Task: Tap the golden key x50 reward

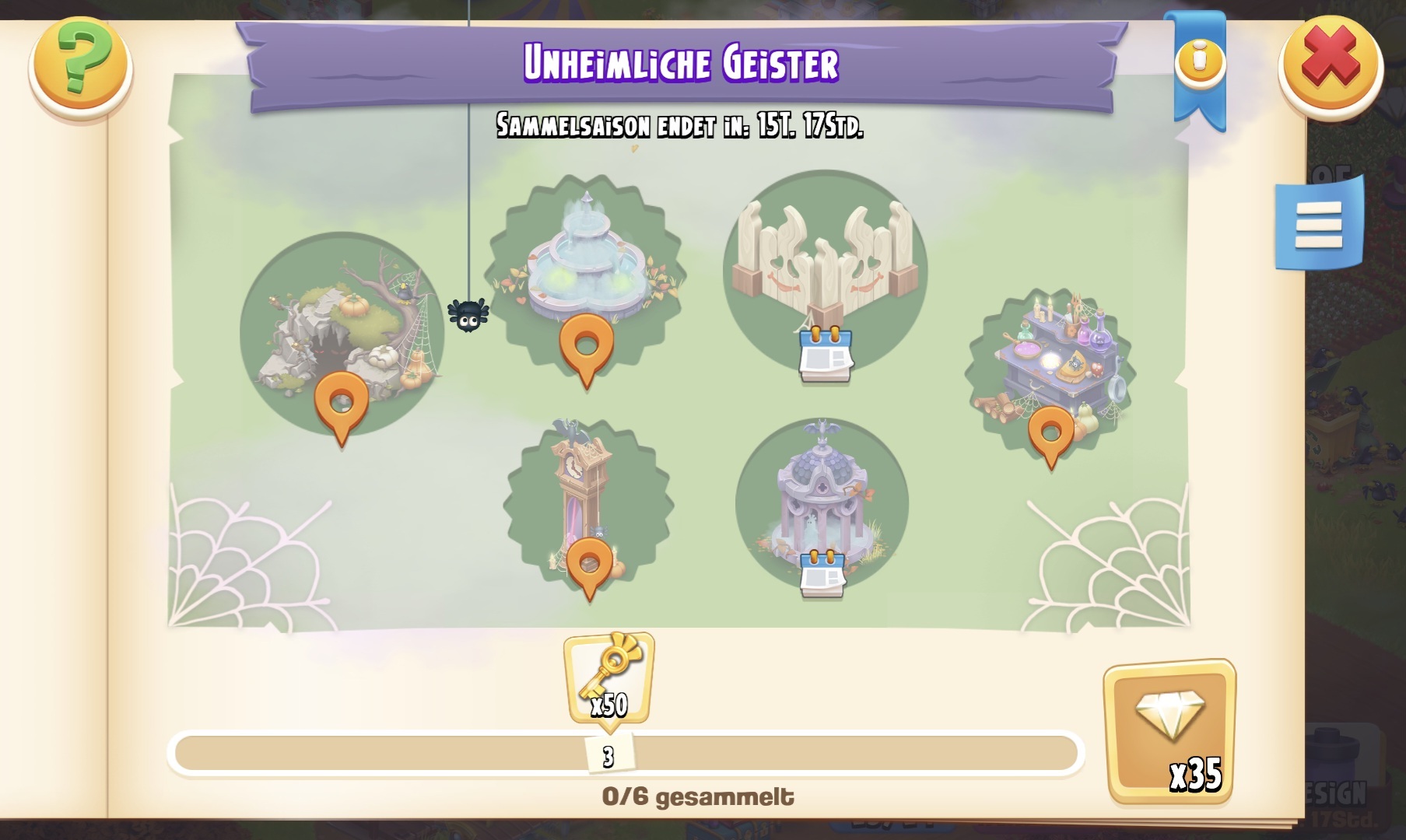Action: [608, 678]
